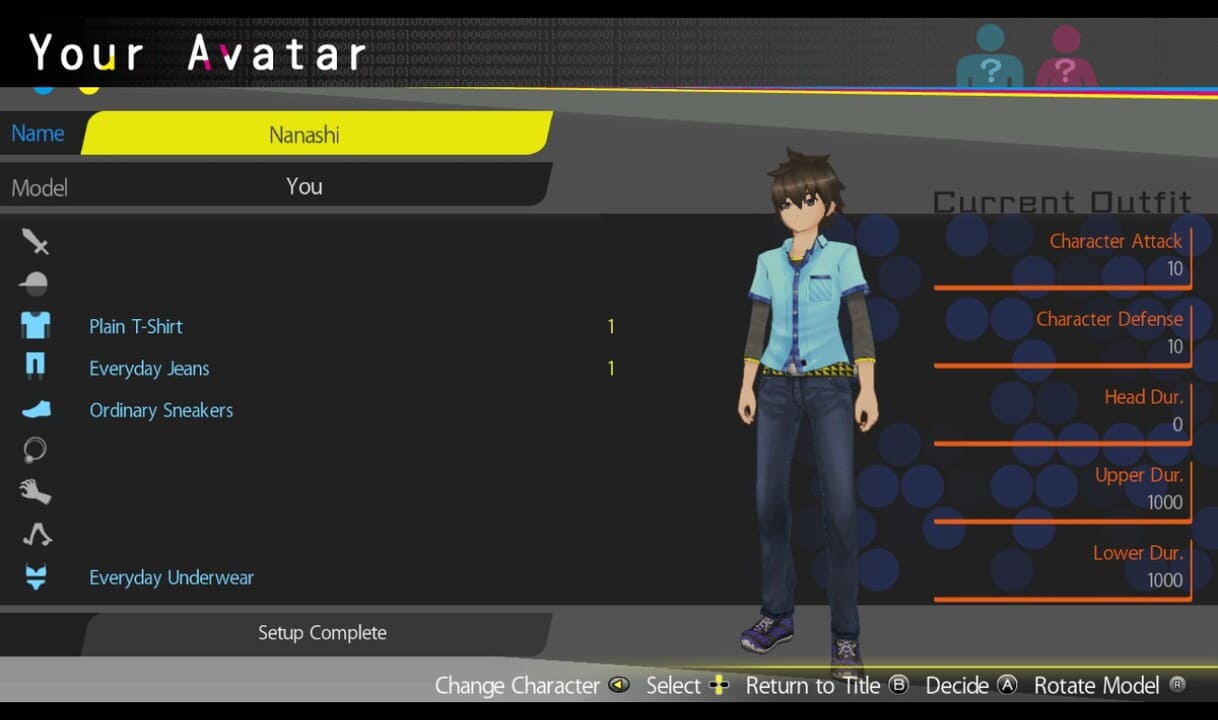This screenshot has width=1218, height=720.
Task: Change the Model row set to You
Action: coord(304,187)
